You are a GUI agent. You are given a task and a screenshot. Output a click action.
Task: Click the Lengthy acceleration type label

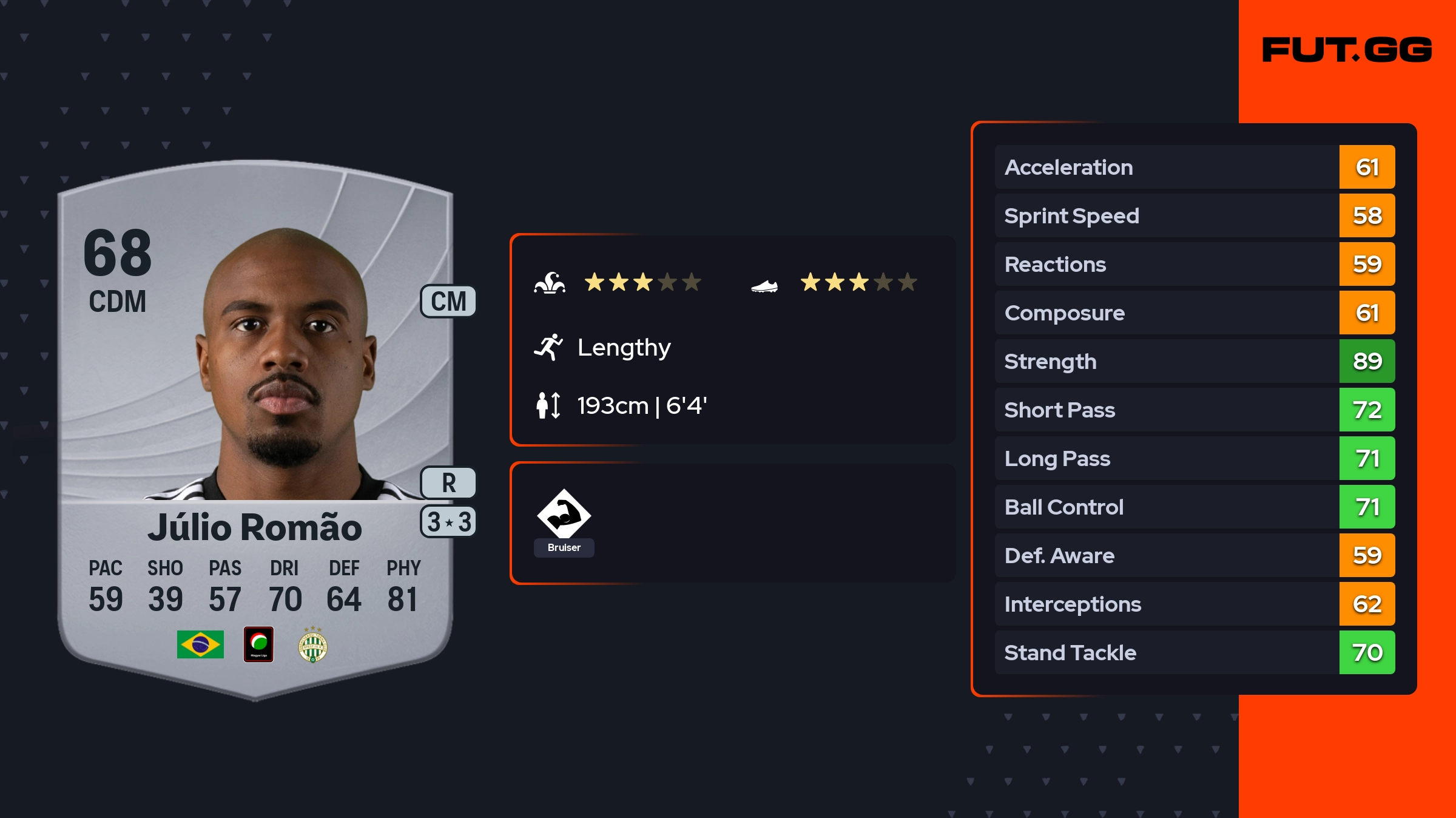click(x=624, y=348)
